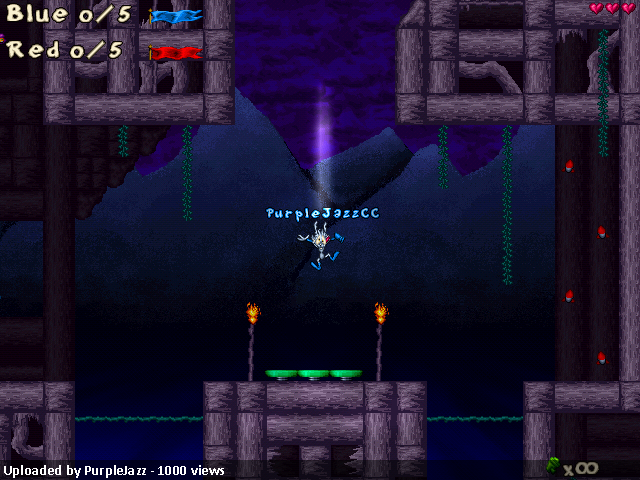
Task: Select the green weapon ammo icon
Action: pyautogui.click(x=553, y=465)
